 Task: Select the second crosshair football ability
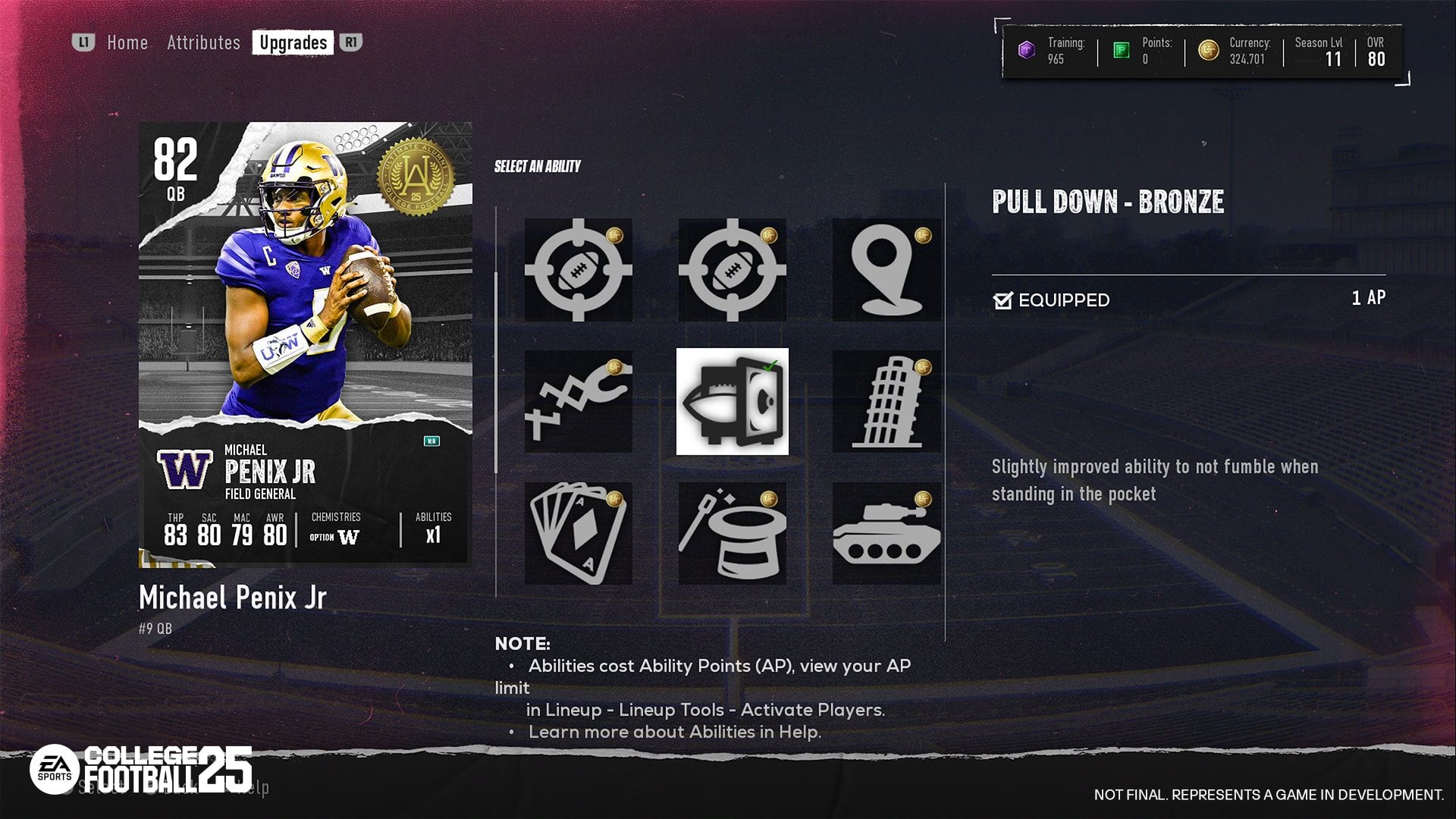(732, 271)
